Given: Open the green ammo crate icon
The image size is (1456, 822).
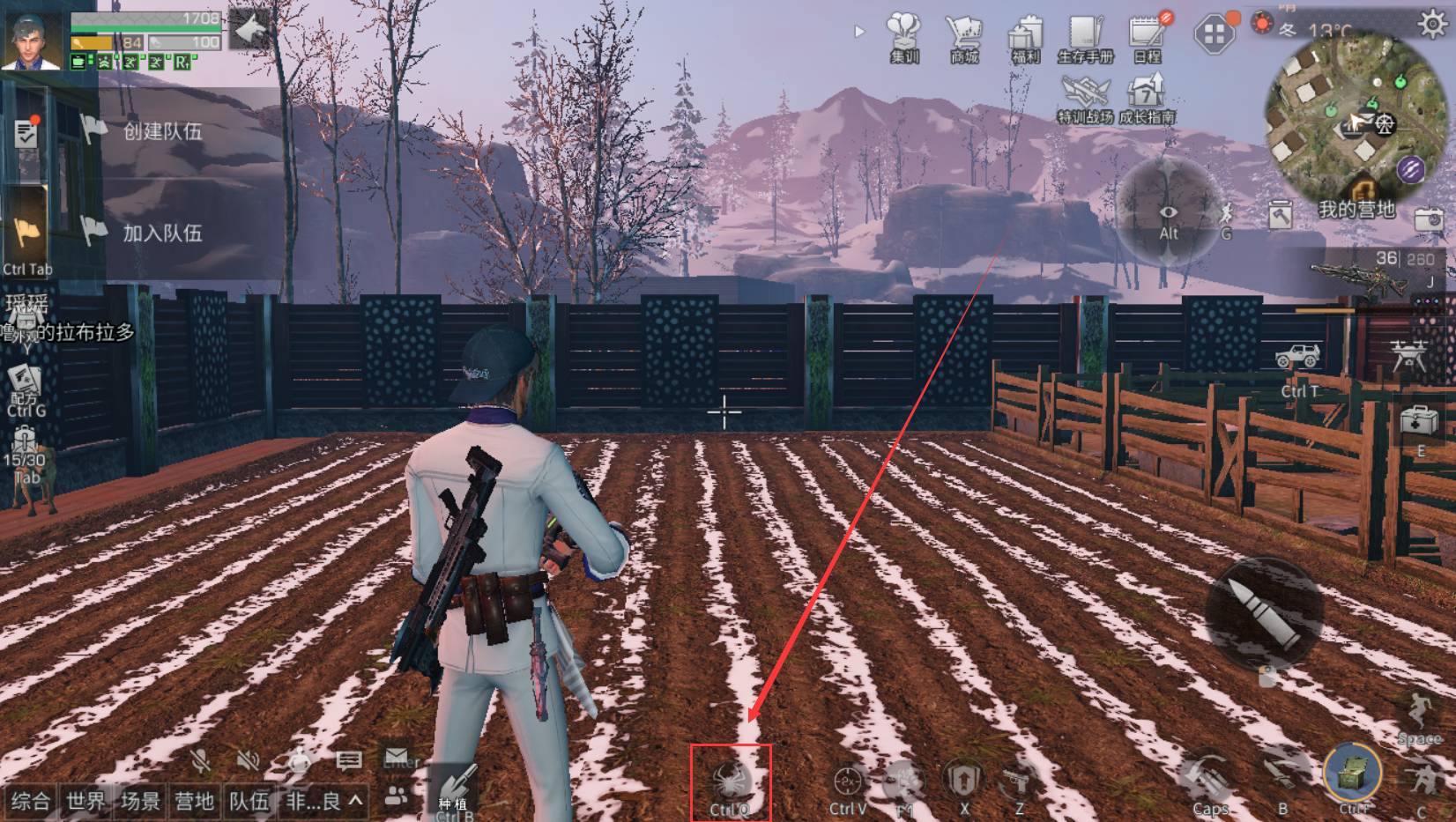Looking at the screenshot, I should click(1352, 774).
